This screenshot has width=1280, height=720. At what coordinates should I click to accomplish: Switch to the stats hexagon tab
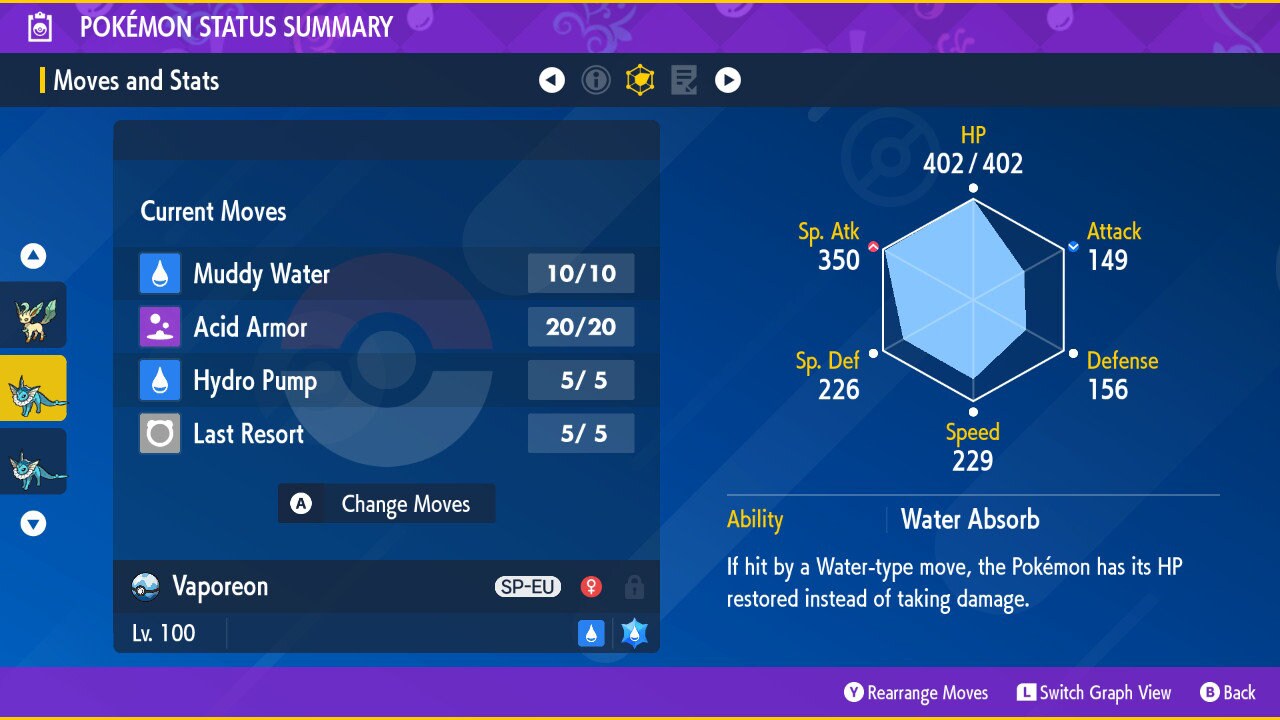click(x=640, y=80)
